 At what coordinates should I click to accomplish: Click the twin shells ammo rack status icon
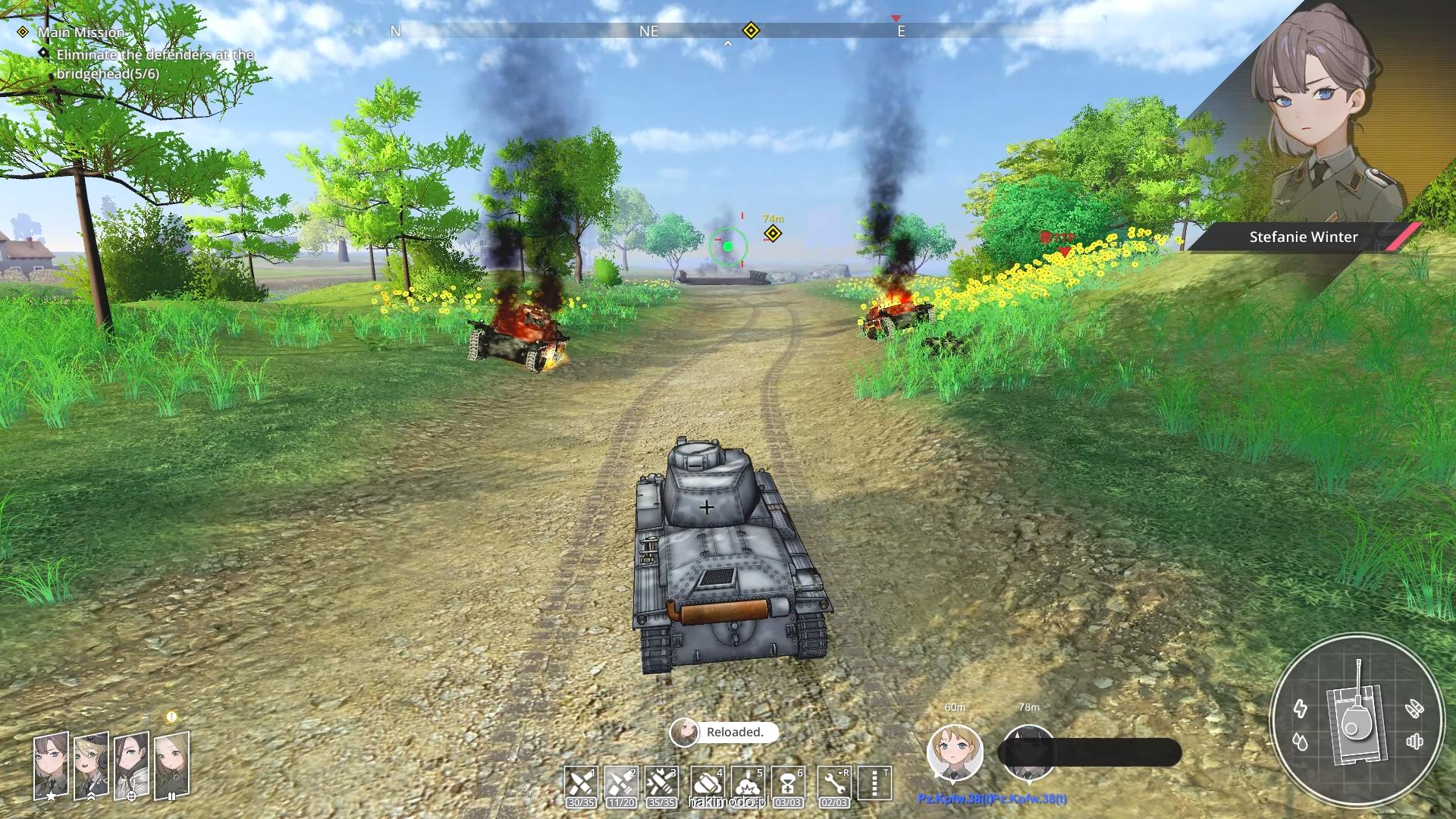pos(1414,710)
